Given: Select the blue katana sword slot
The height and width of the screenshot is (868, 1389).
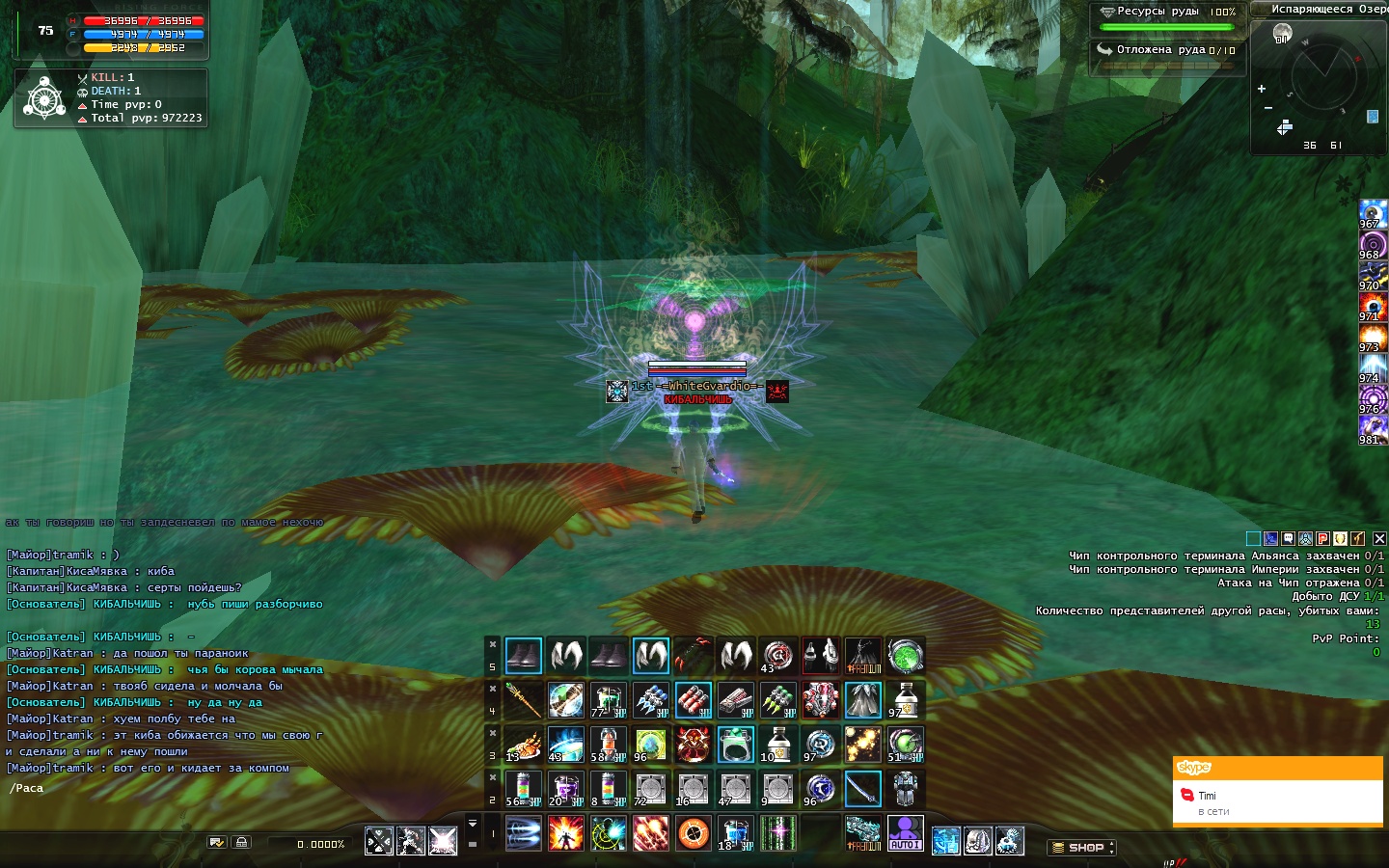Looking at the screenshot, I should [862, 789].
